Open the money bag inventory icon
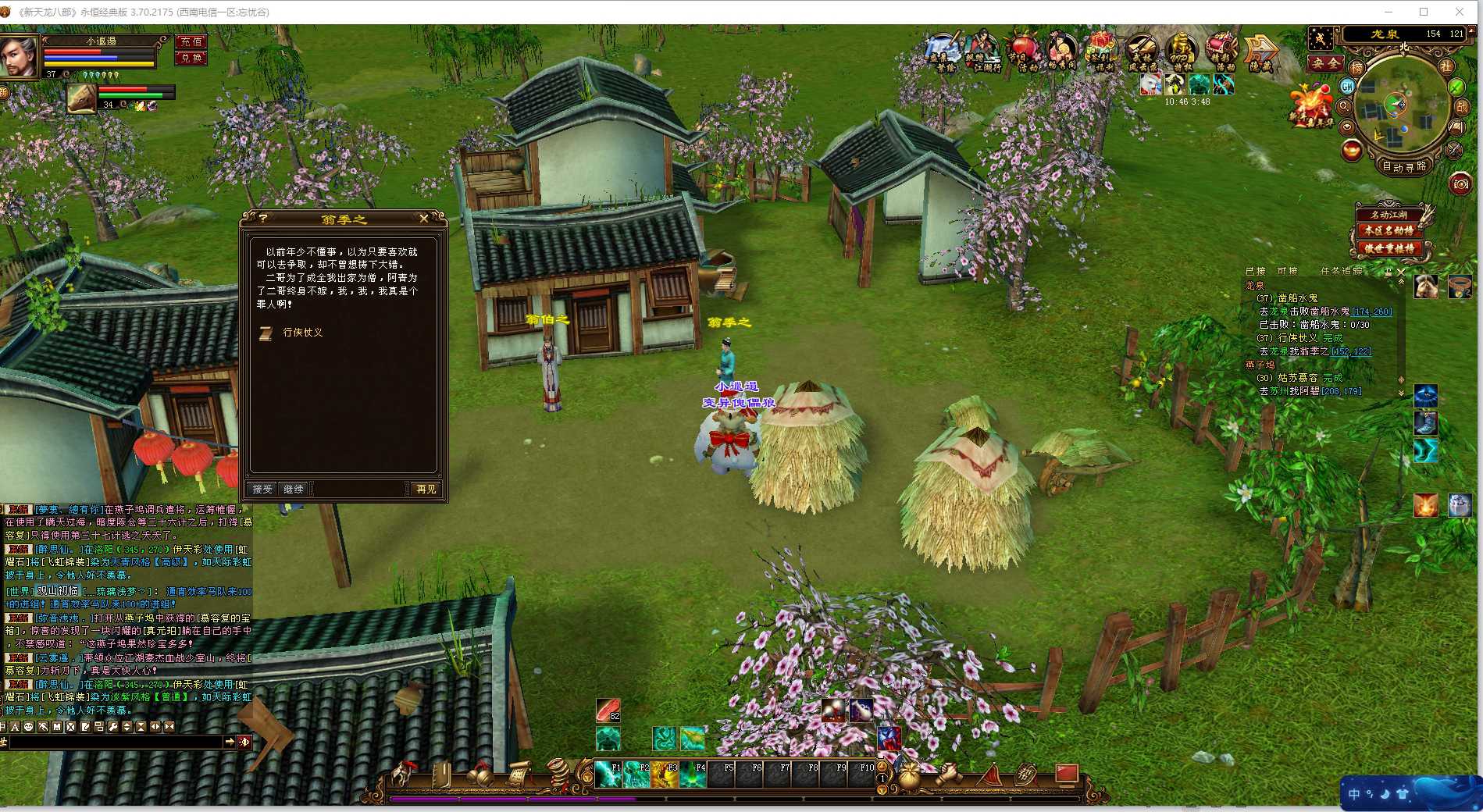 (908, 776)
